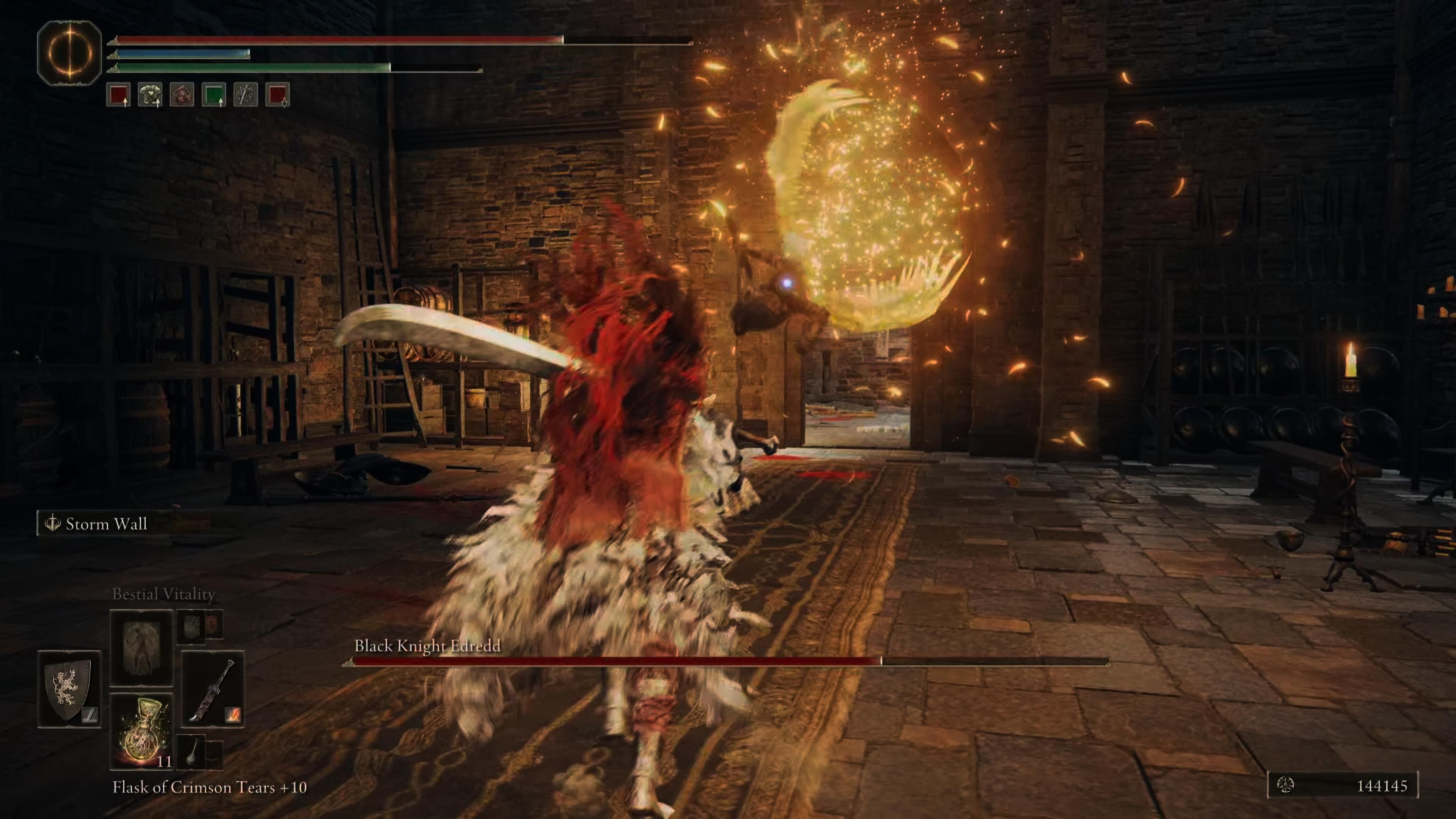Image resolution: width=1456 pixels, height=819 pixels.
Task: Select the Bestial Vitality spell slot
Action: click(x=141, y=647)
